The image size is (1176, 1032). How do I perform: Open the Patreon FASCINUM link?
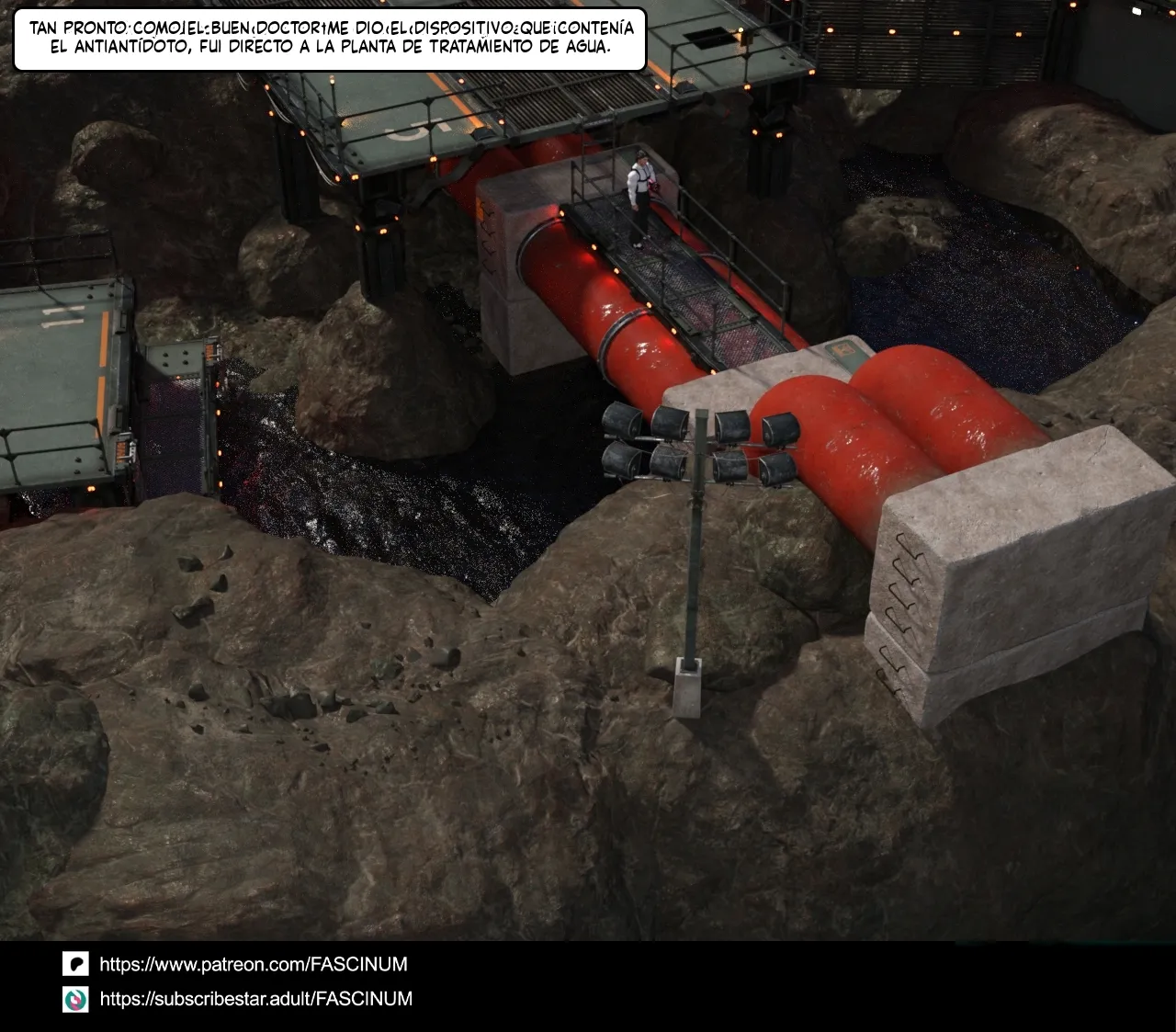[253, 964]
